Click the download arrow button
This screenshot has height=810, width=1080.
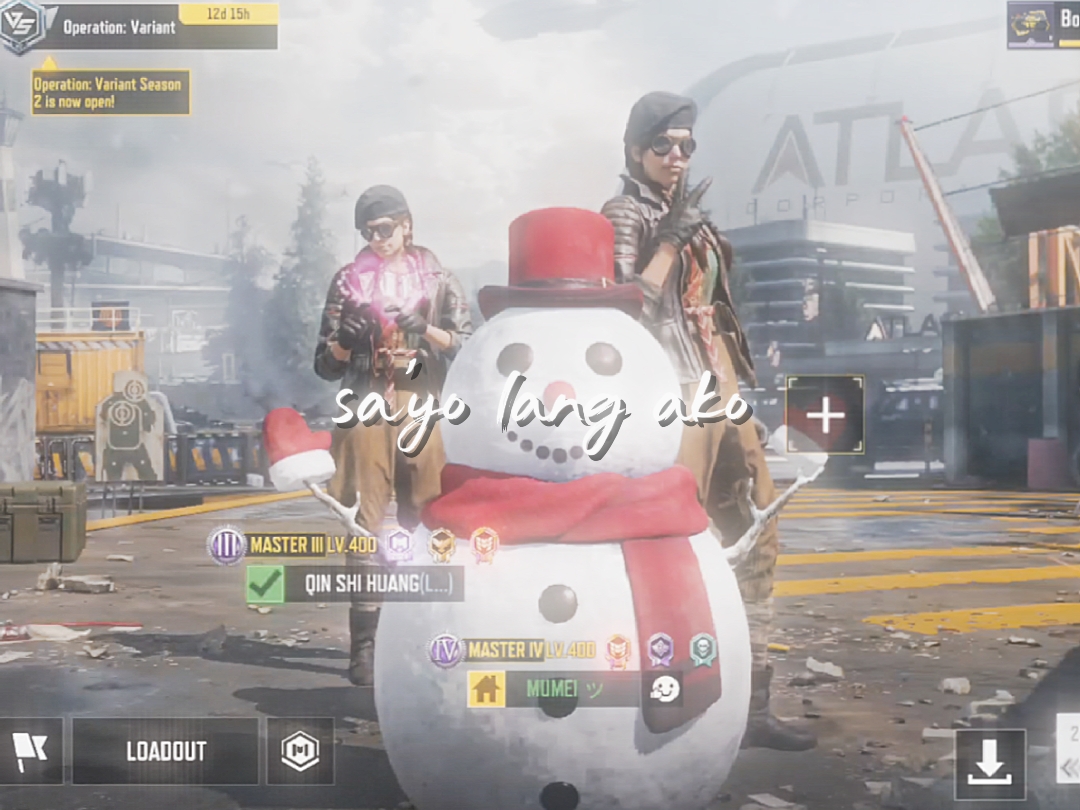pyautogui.click(x=990, y=765)
